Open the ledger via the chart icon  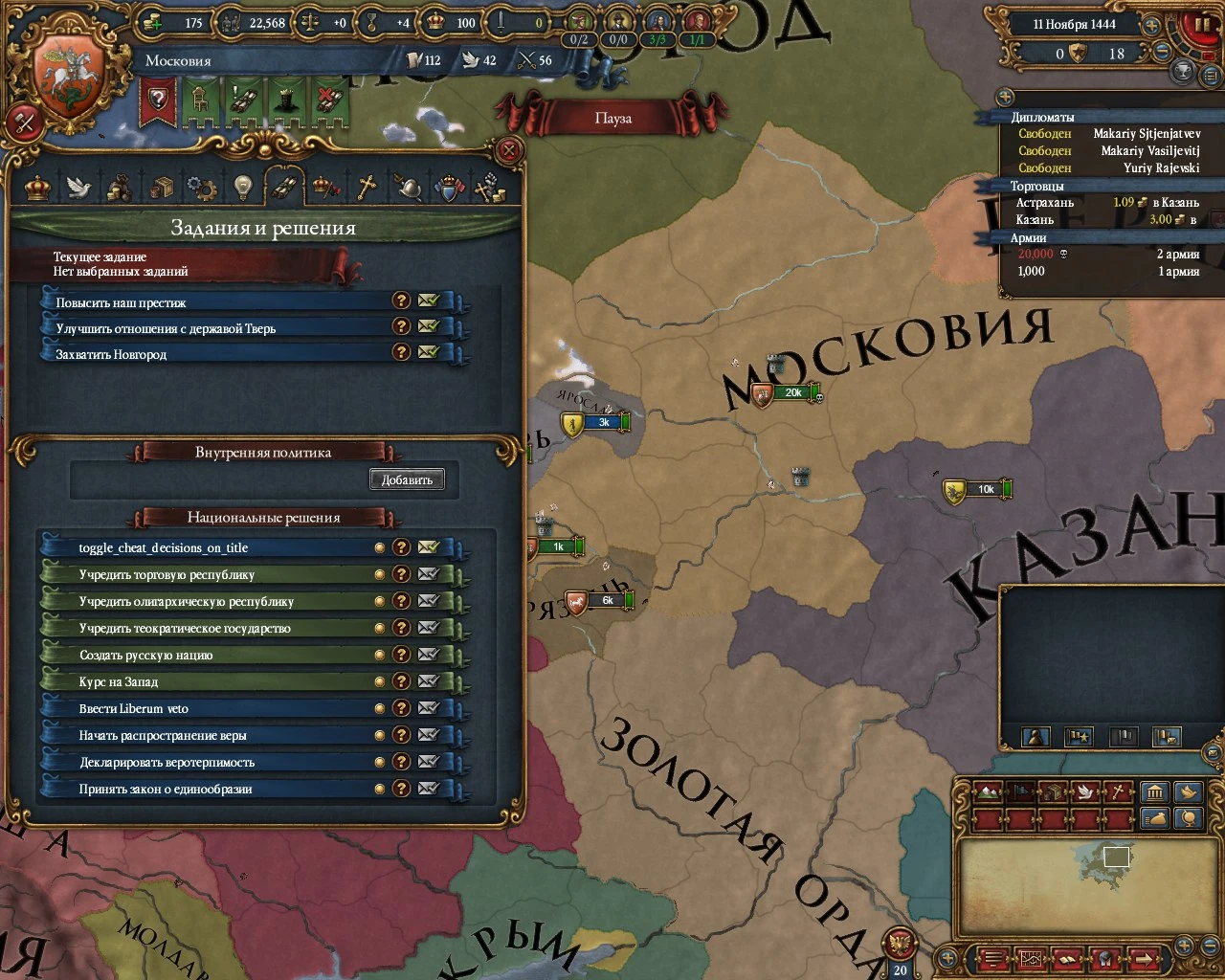pos(1032,959)
